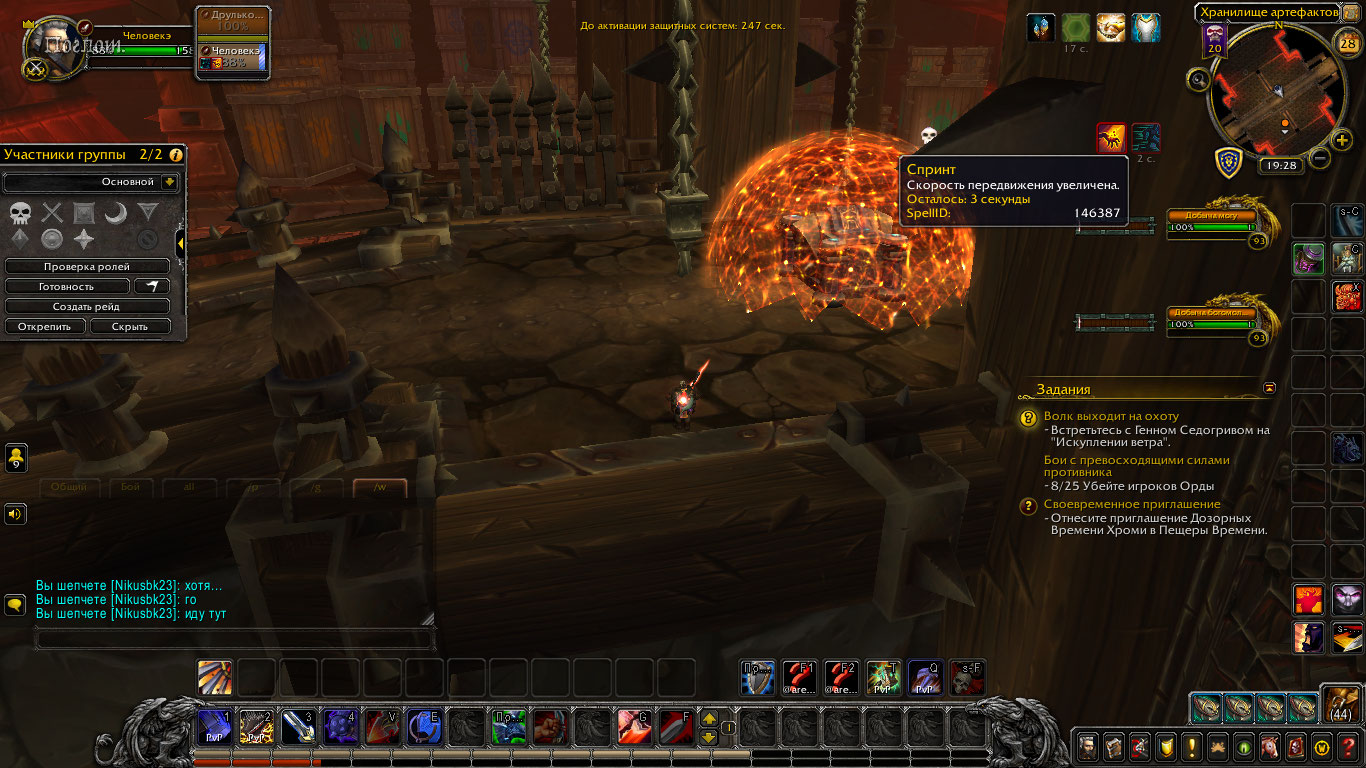Switch to the "Общий" chat tab
The width and height of the screenshot is (1366, 768).
click(x=69, y=487)
